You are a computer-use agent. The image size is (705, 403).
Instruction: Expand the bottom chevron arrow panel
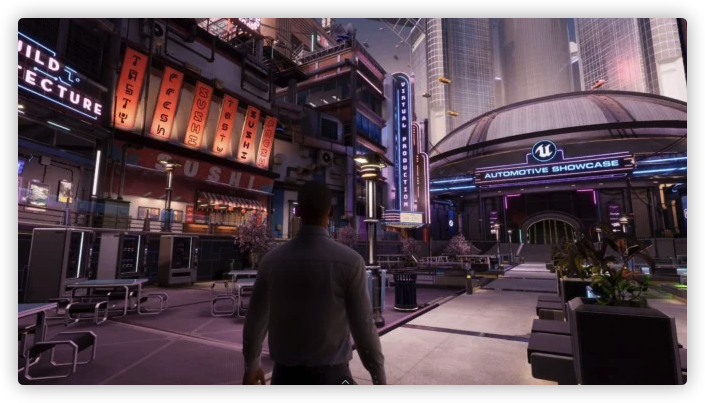(345, 381)
